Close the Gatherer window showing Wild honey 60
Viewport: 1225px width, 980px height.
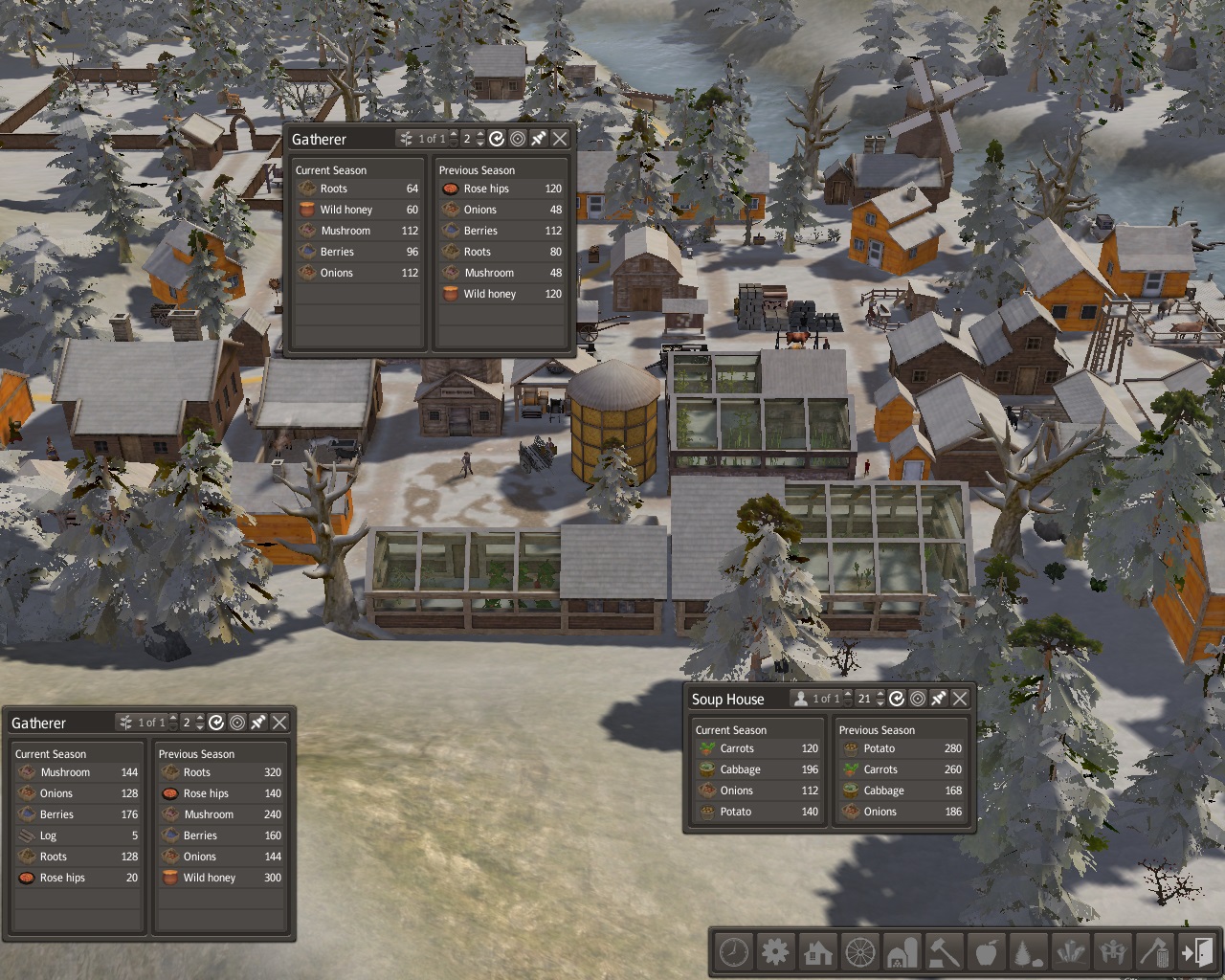click(x=560, y=139)
